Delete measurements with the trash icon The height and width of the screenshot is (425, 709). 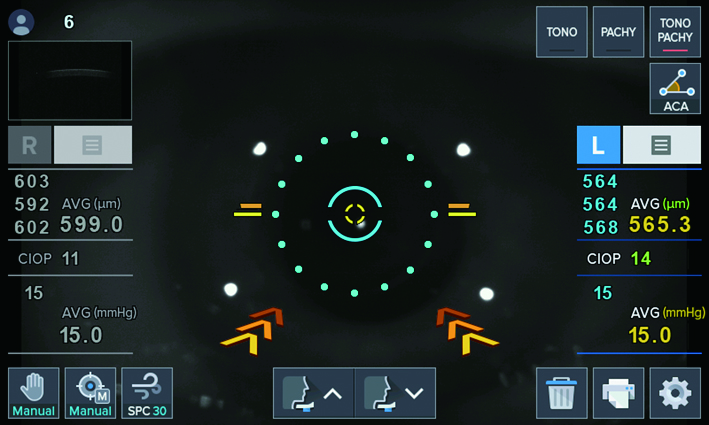coord(561,393)
